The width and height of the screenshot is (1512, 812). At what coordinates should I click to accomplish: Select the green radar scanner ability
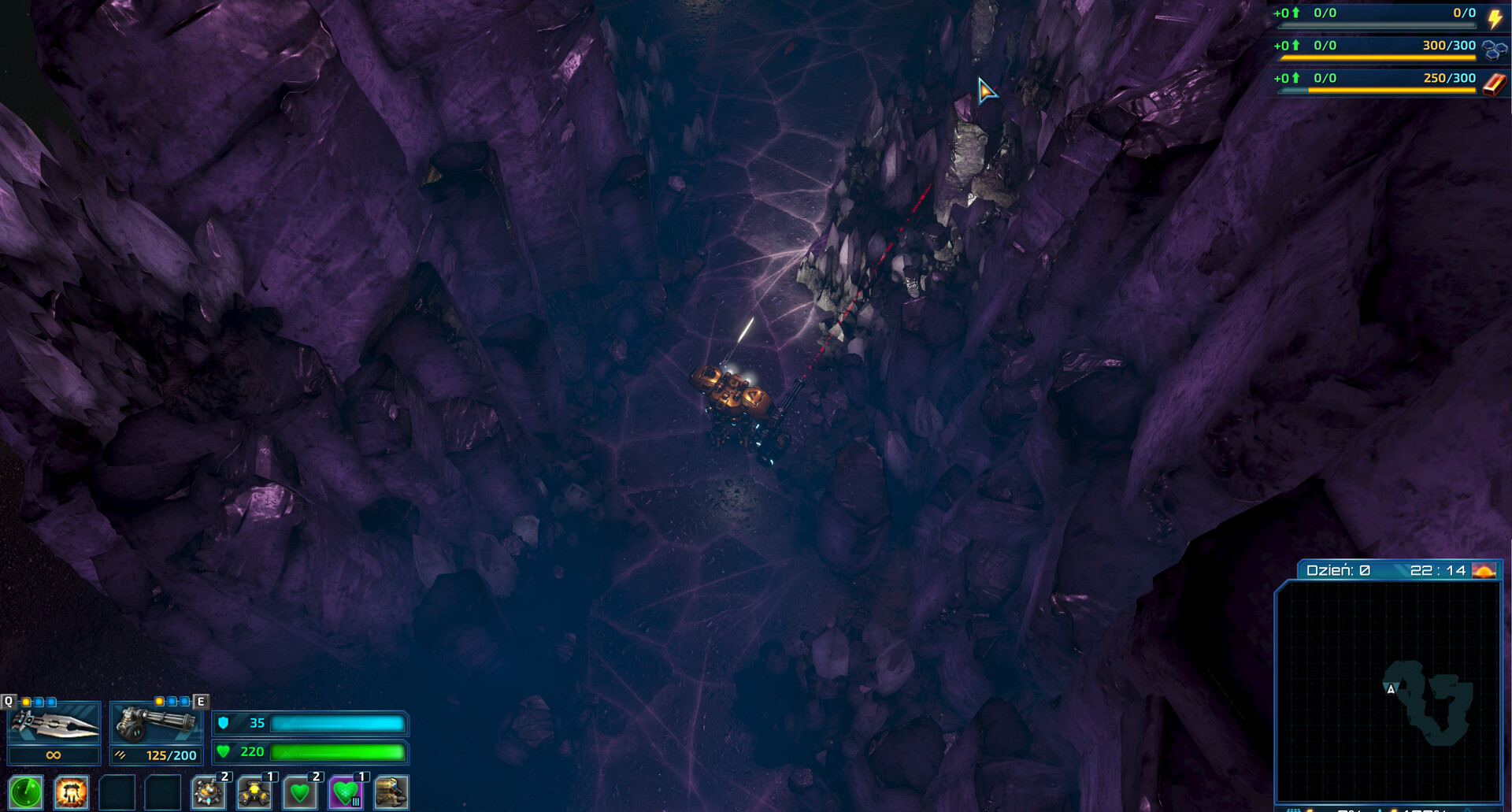(26, 794)
